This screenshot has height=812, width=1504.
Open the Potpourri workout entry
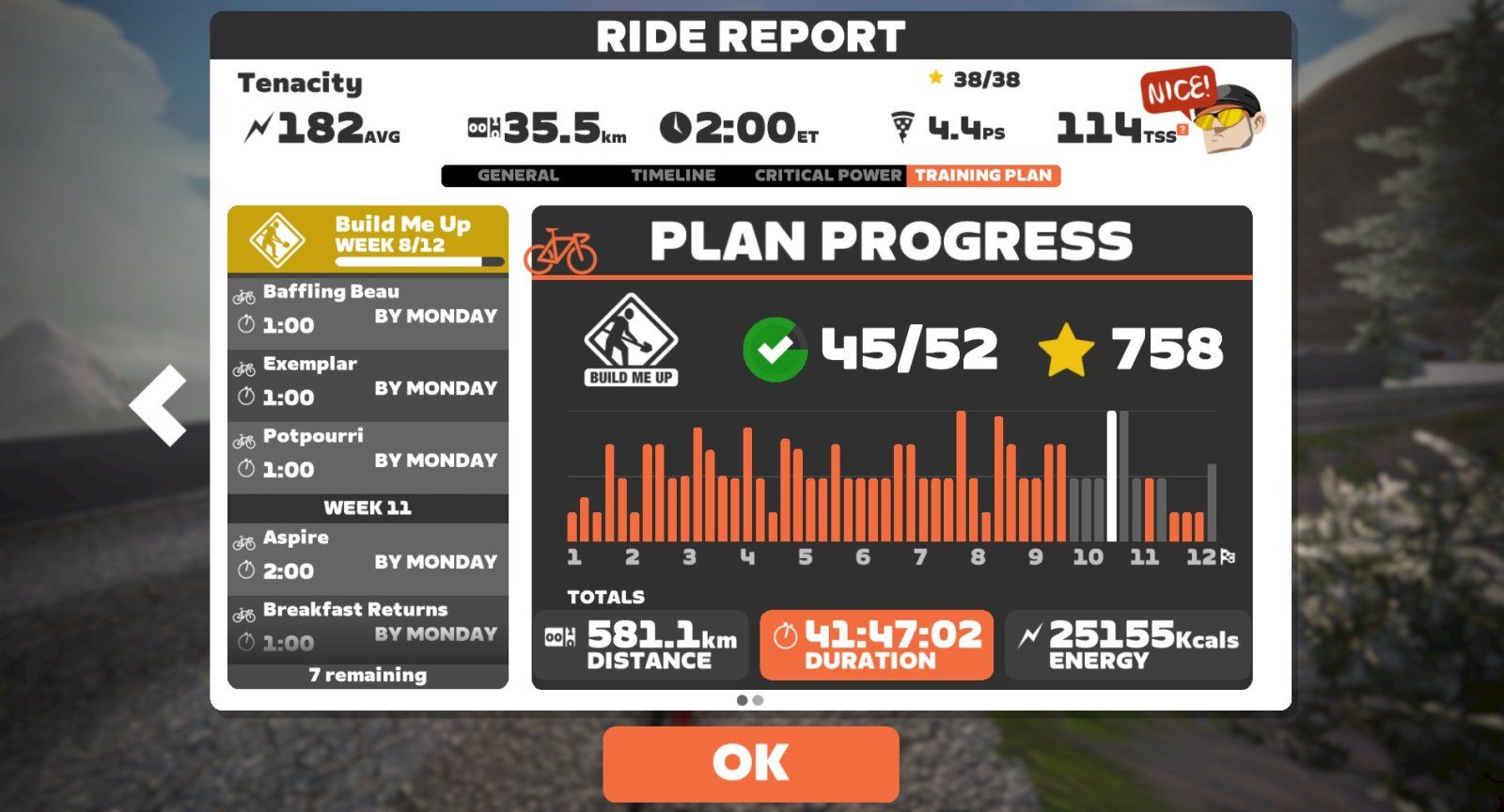tap(368, 454)
